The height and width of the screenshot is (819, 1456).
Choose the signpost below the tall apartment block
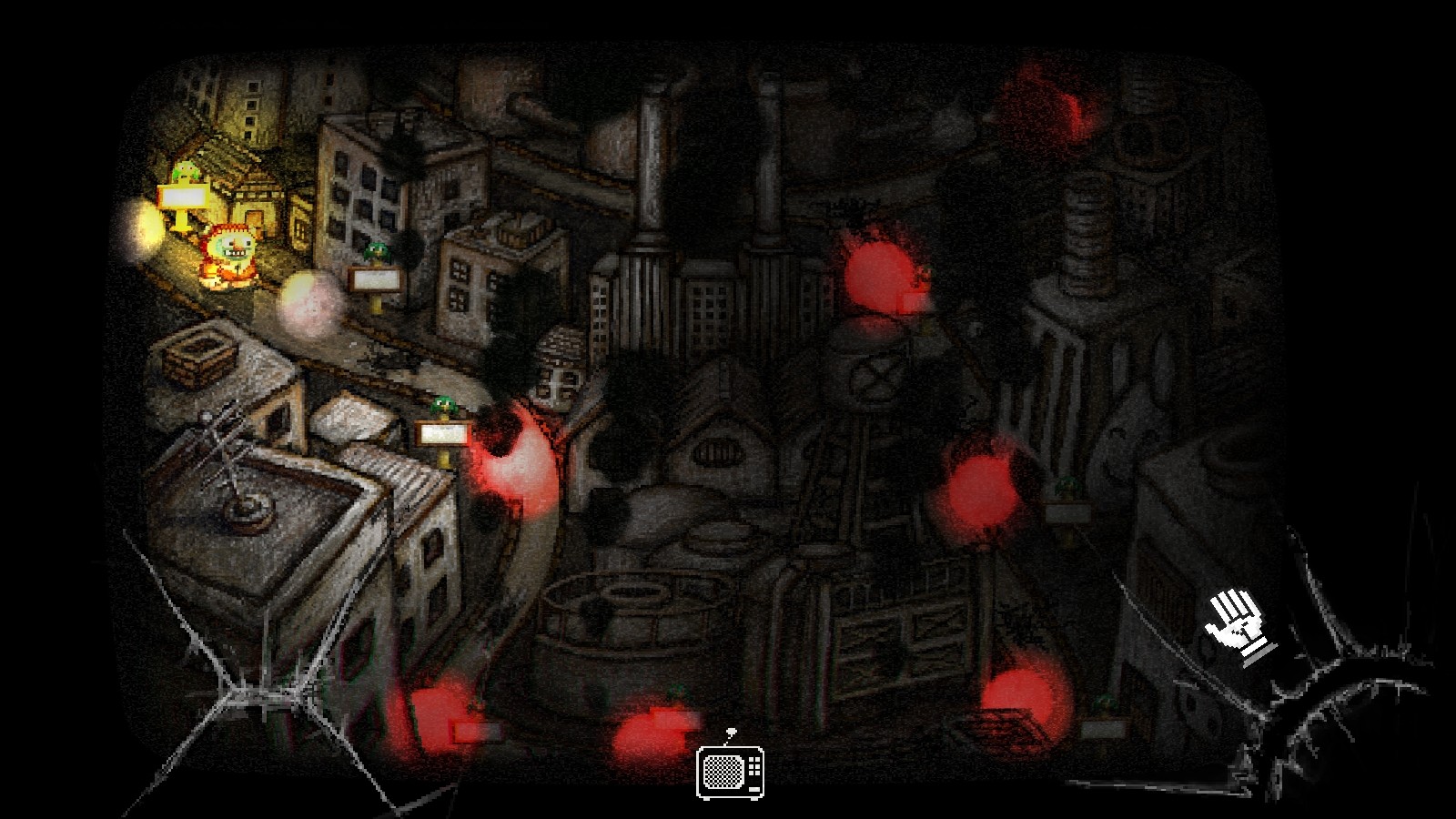pyautogui.click(x=377, y=278)
